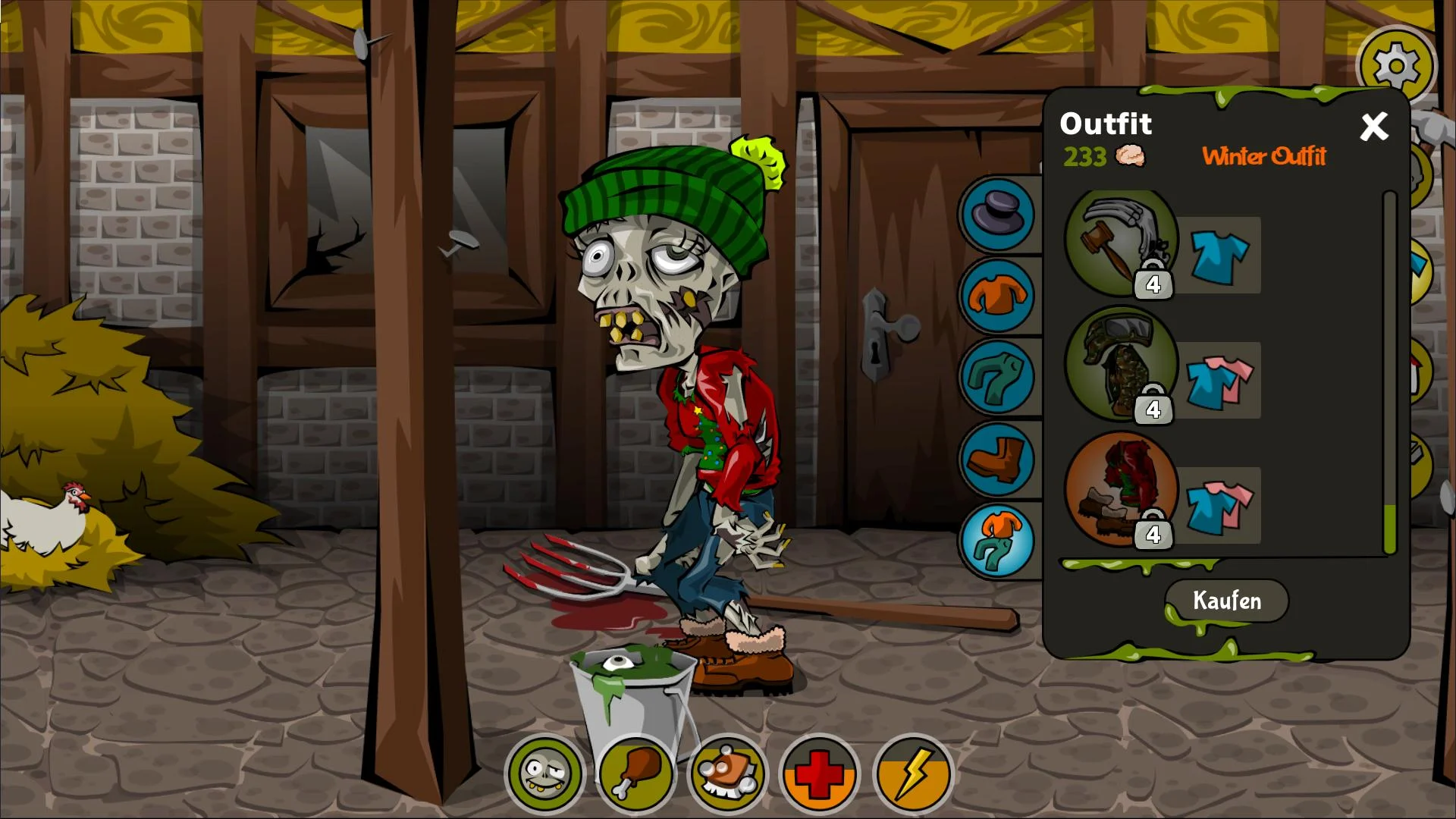Image resolution: width=1456 pixels, height=819 pixels.
Task: Click the brain food icon
Action: 728,775
